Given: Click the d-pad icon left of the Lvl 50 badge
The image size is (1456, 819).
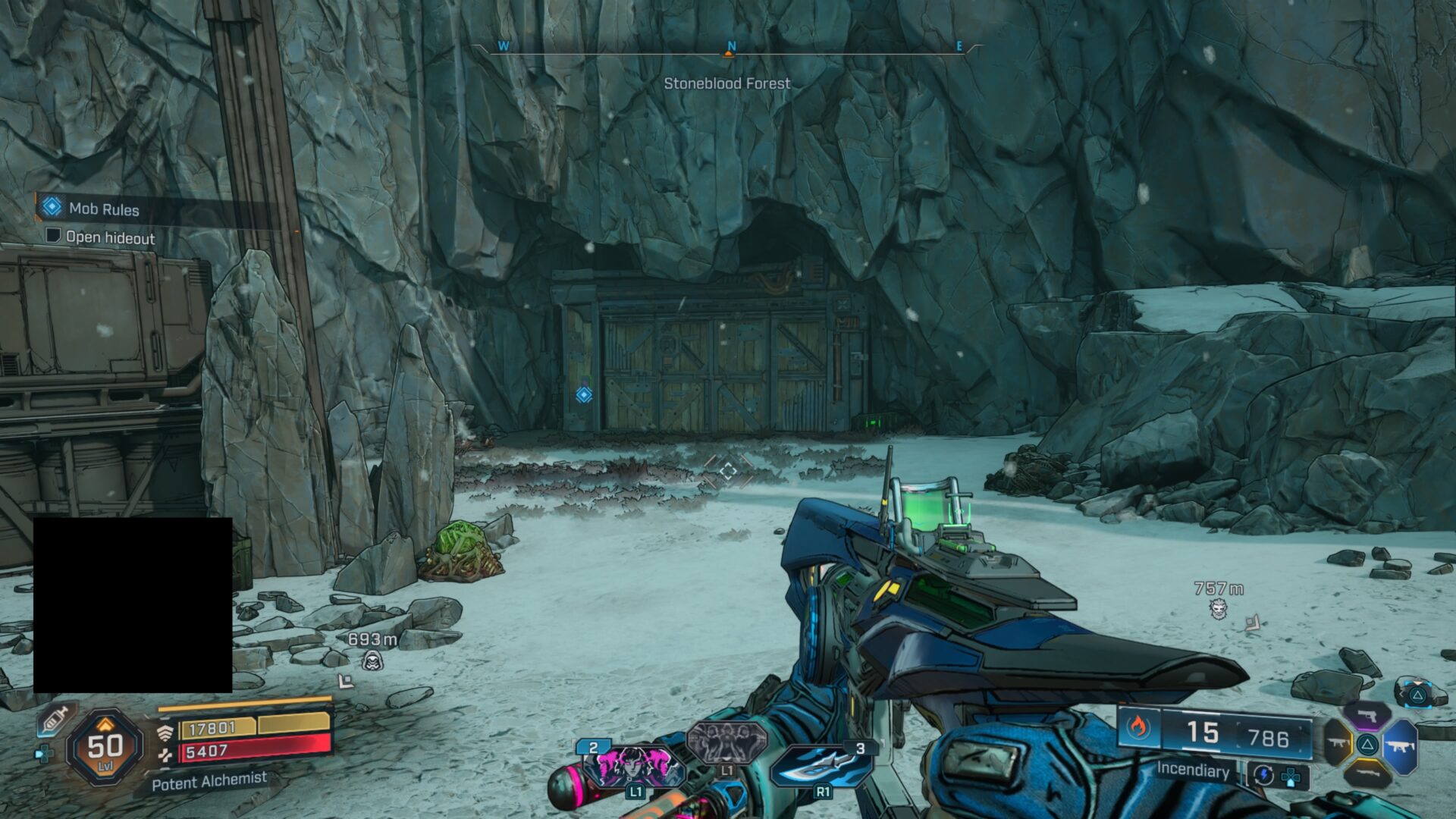Looking at the screenshot, I should pyautogui.click(x=45, y=752).
